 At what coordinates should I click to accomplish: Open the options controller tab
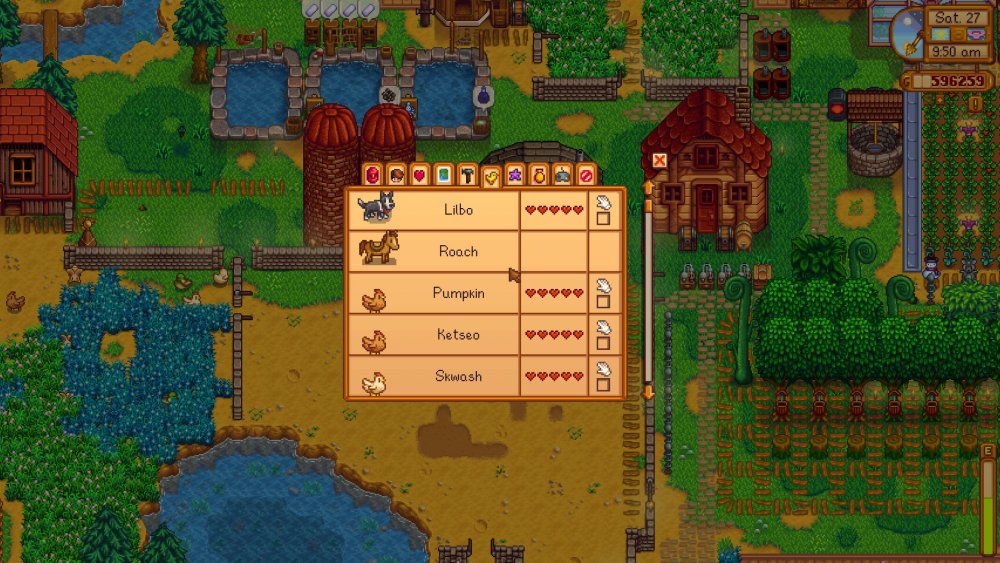(563, 175)
